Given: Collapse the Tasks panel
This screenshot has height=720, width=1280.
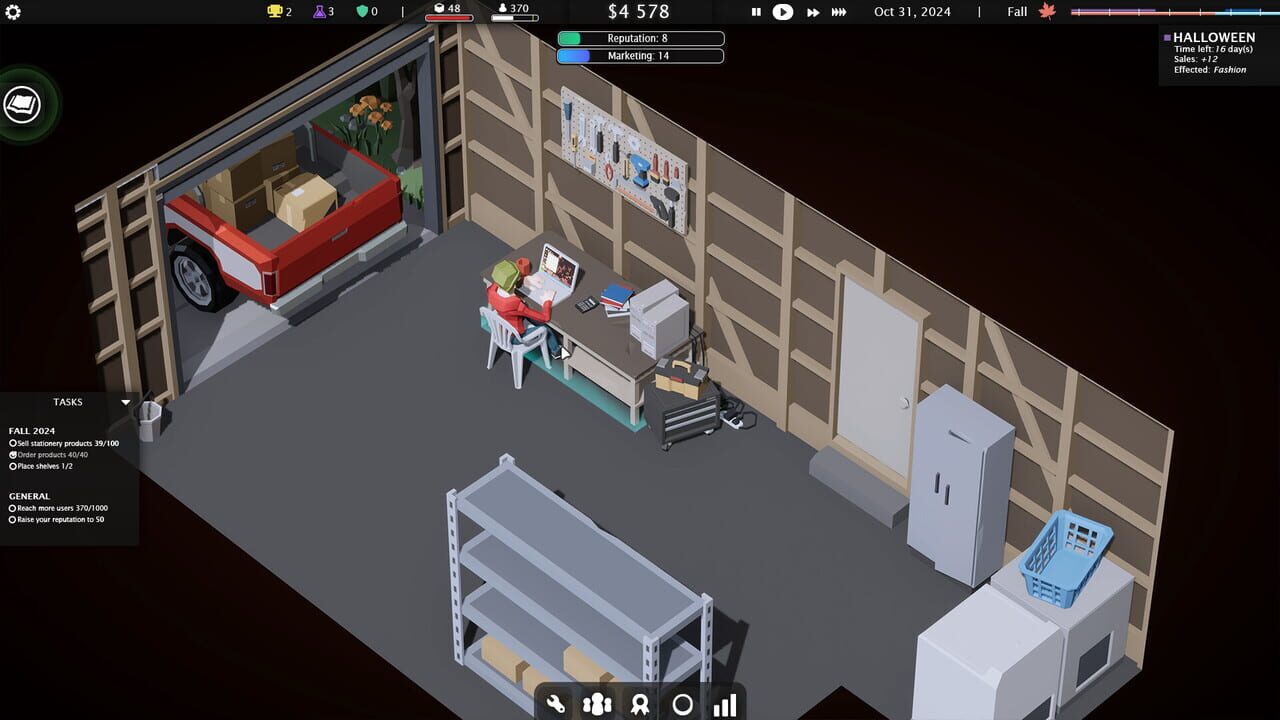Looking at the screenshot, I should coord(124,402).
